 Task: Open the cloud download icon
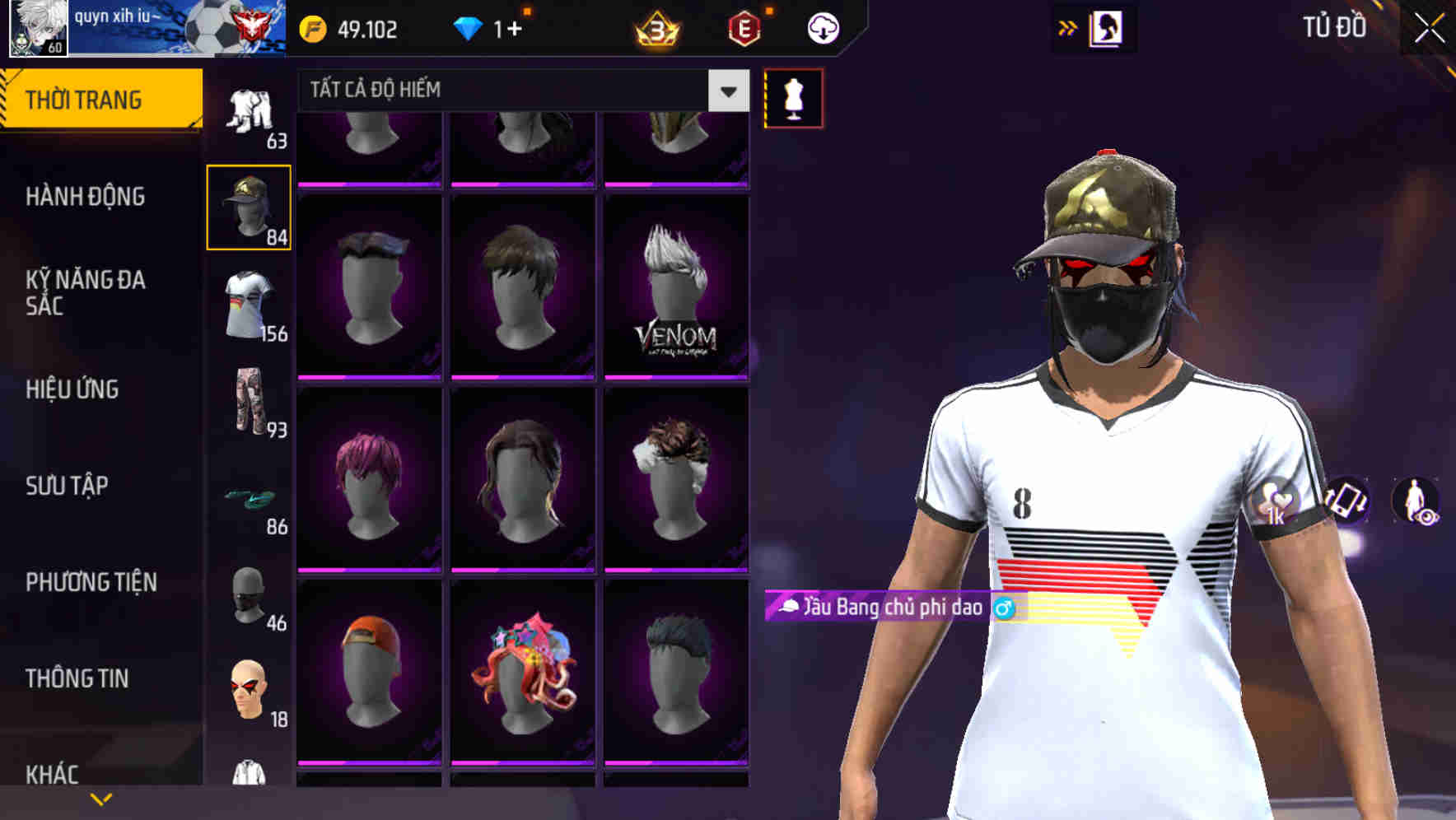pos(823,27)
